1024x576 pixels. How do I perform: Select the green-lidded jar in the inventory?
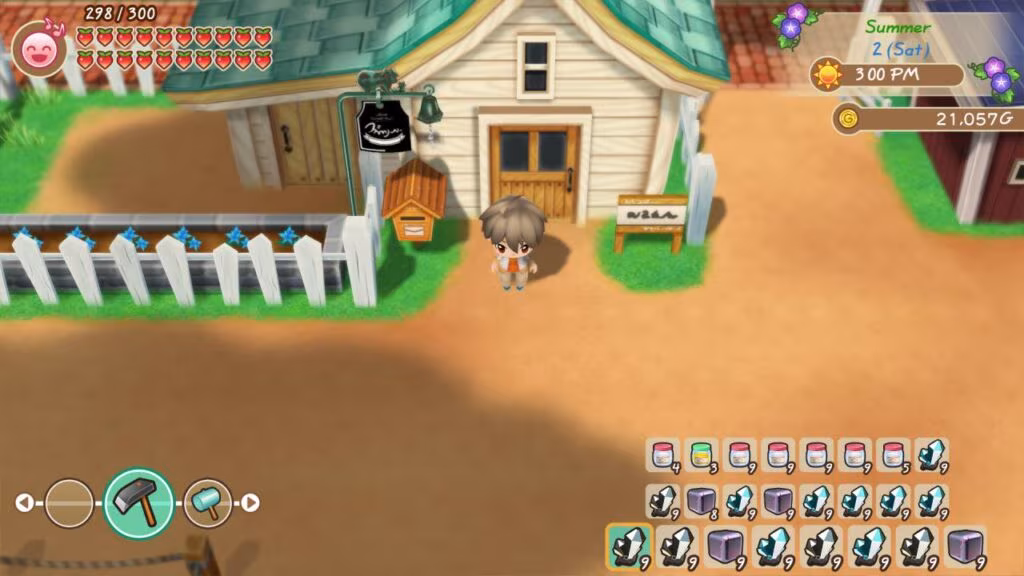[700, 455]
